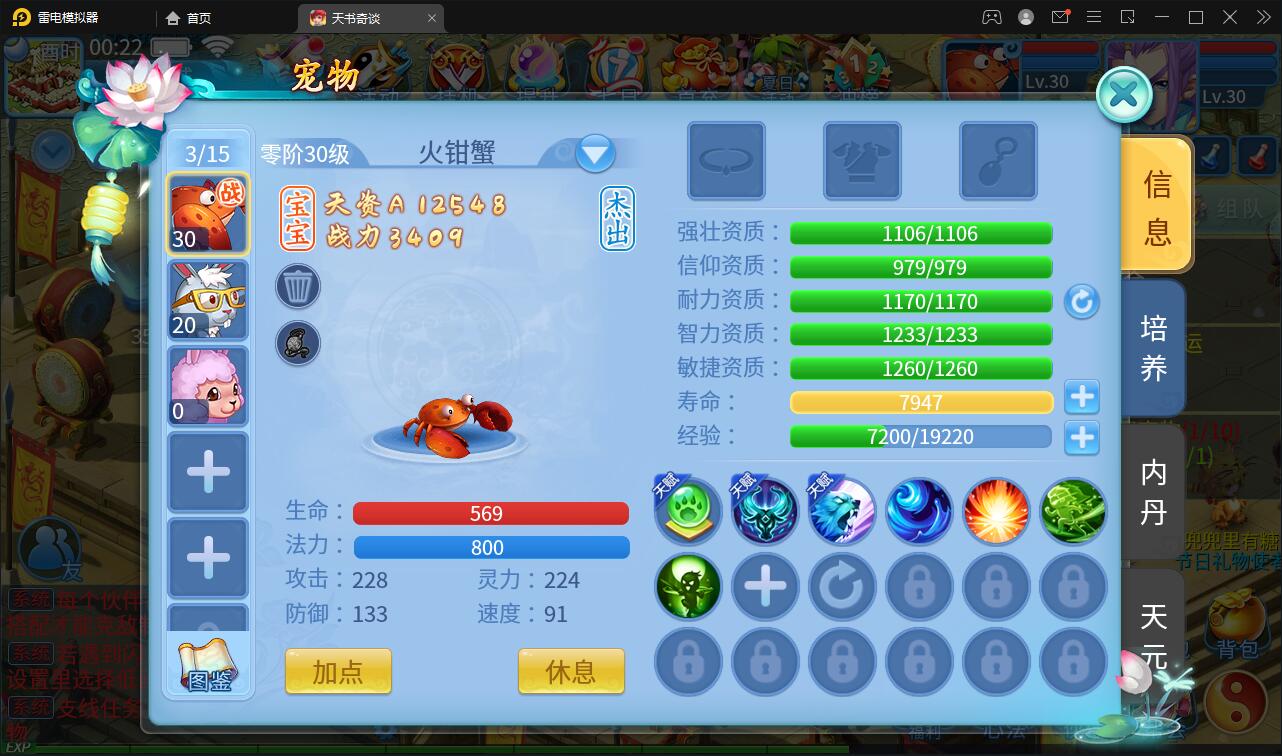Select the green paw talent skill
The height and width of the screenshot is (756, 1282).
coord(687,510)
